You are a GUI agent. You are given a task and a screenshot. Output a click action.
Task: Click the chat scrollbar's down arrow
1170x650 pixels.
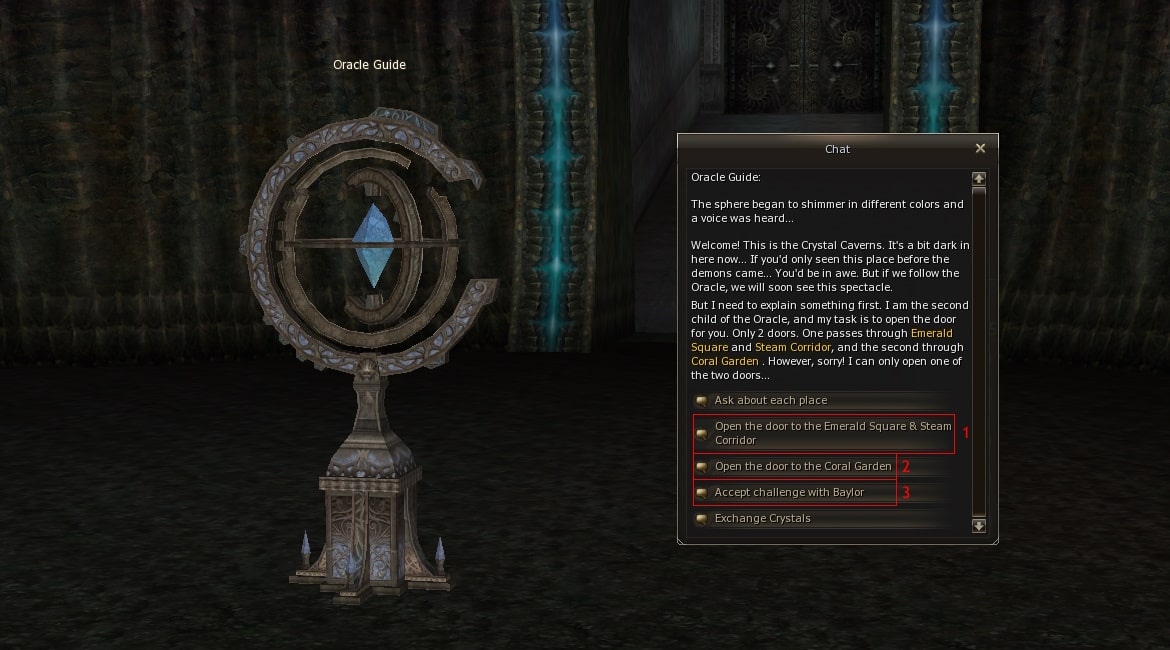979,525
